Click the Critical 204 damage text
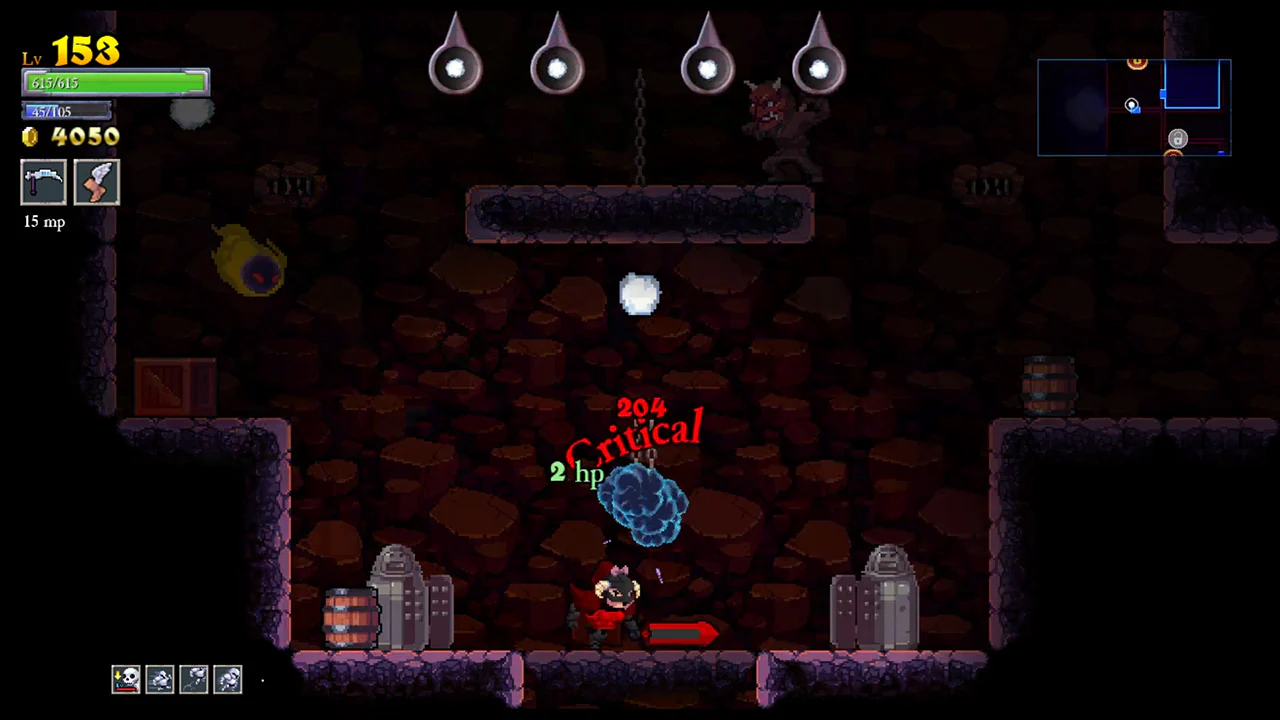Viewport: 1280px width, 720px height. [x=638, y=425]
